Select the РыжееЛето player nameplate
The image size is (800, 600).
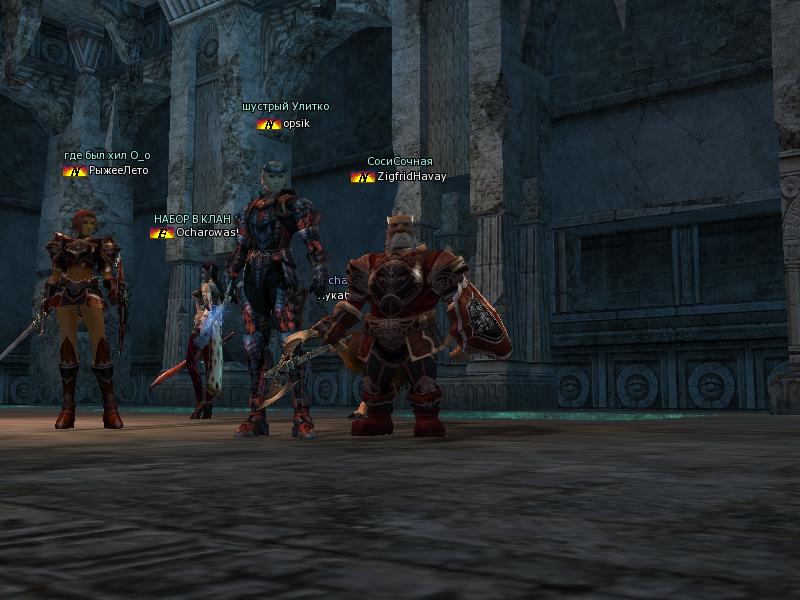pos(118,171)
